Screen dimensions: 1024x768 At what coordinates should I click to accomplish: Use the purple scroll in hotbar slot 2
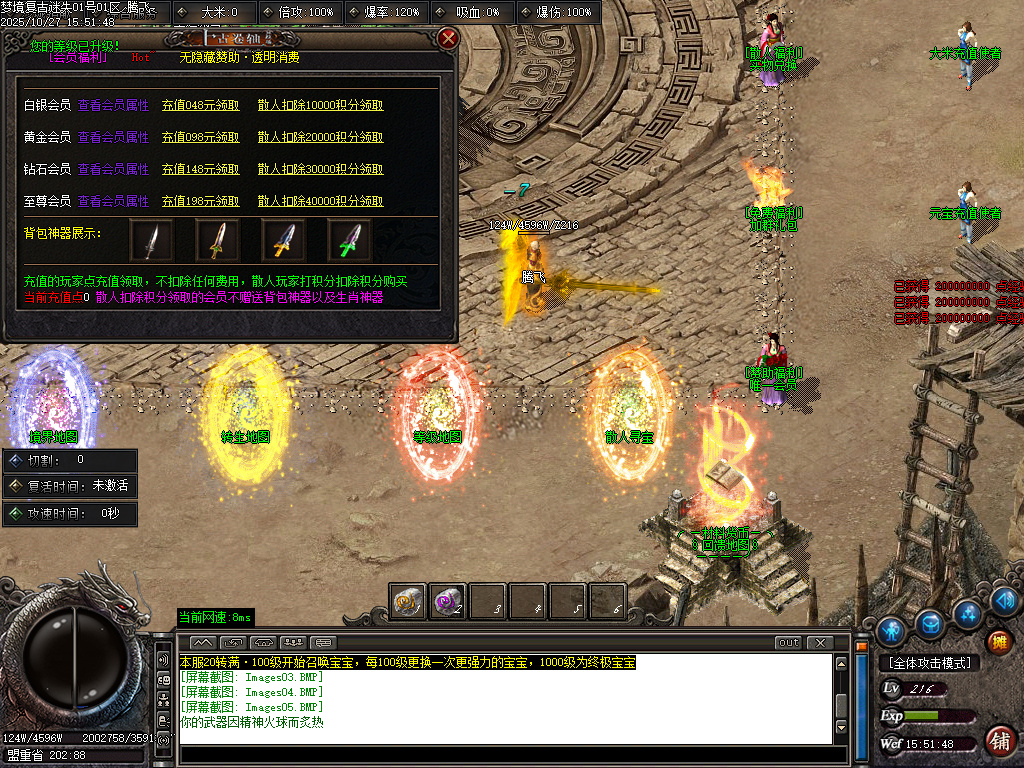click(x=447, y=601)
